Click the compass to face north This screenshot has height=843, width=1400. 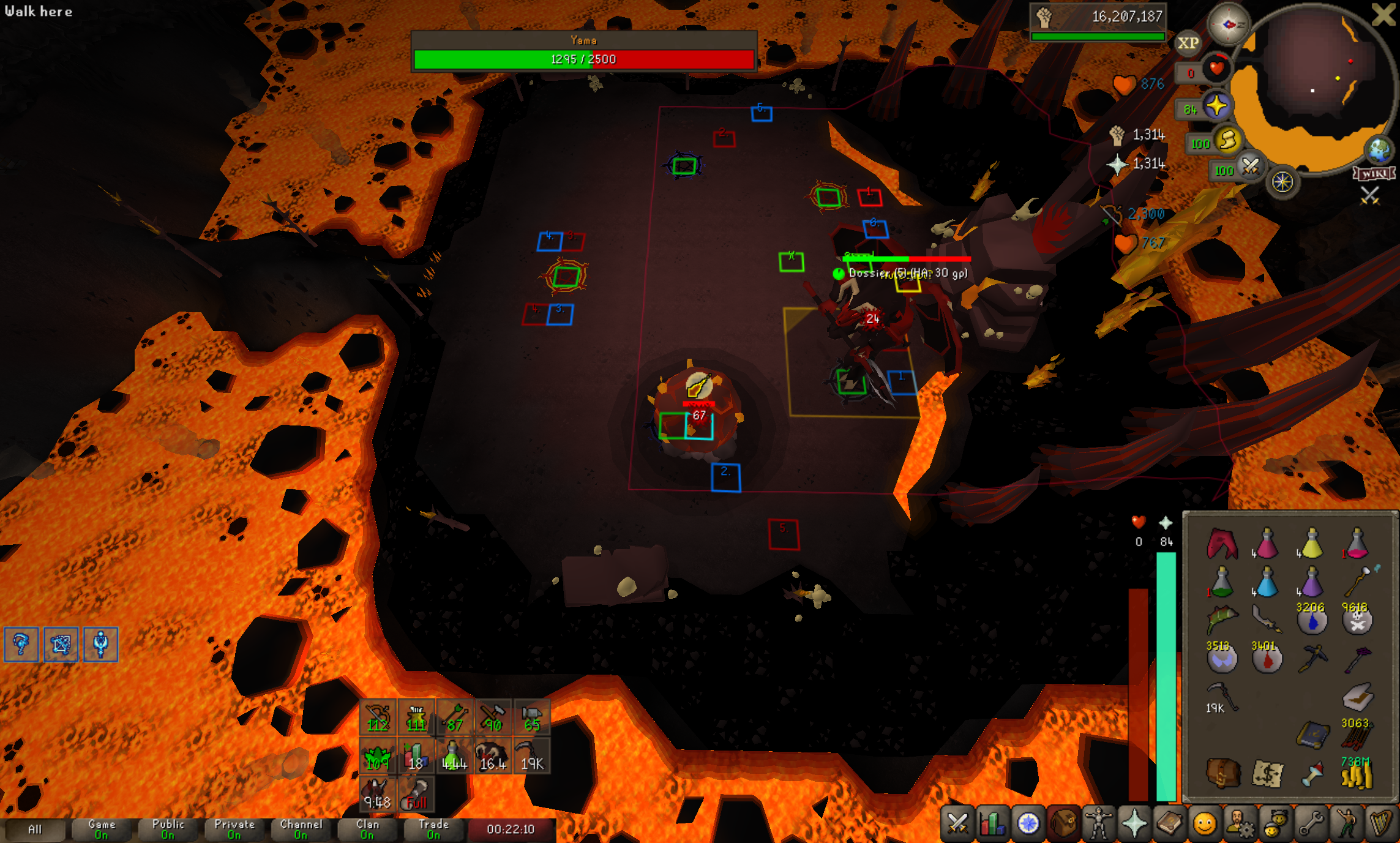(1229, 24)
